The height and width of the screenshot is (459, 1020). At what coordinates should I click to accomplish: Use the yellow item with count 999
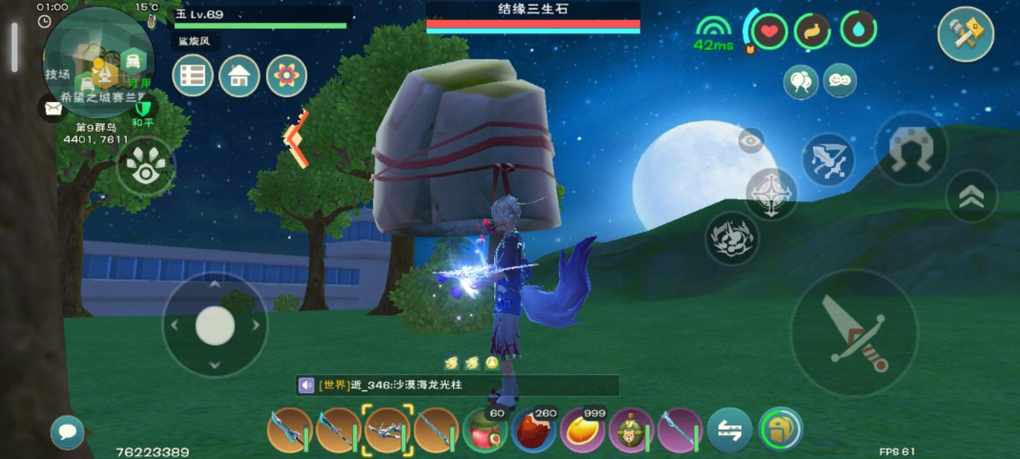(583, 432)
